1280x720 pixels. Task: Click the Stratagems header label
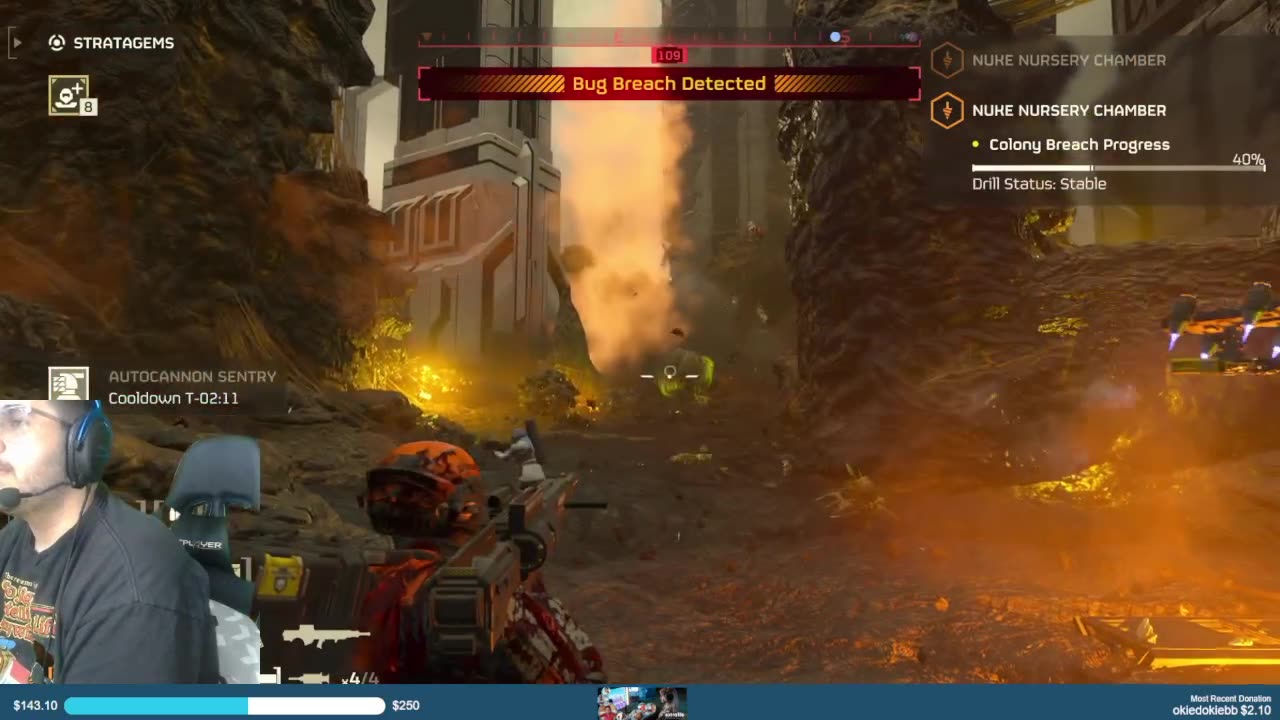tap(123, 43)
